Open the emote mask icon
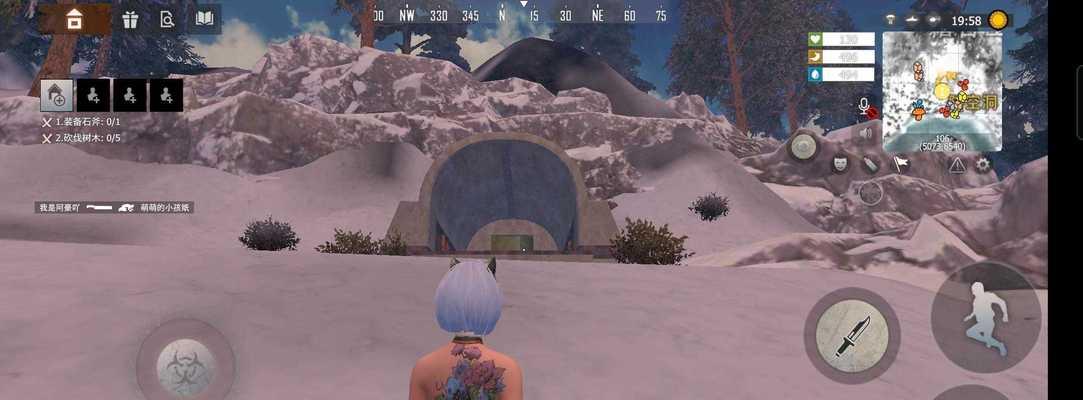The width and height of the screenshot is (1083, 400). pyautogui.click(x=840, y=163)
